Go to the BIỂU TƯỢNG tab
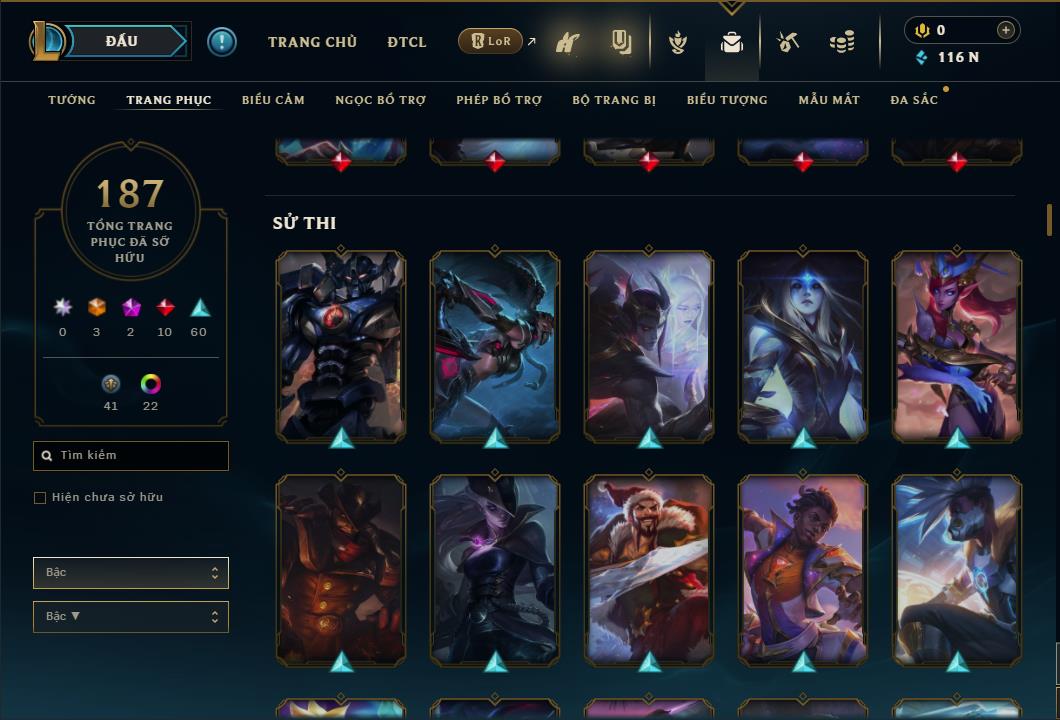 tap(727, 100)
